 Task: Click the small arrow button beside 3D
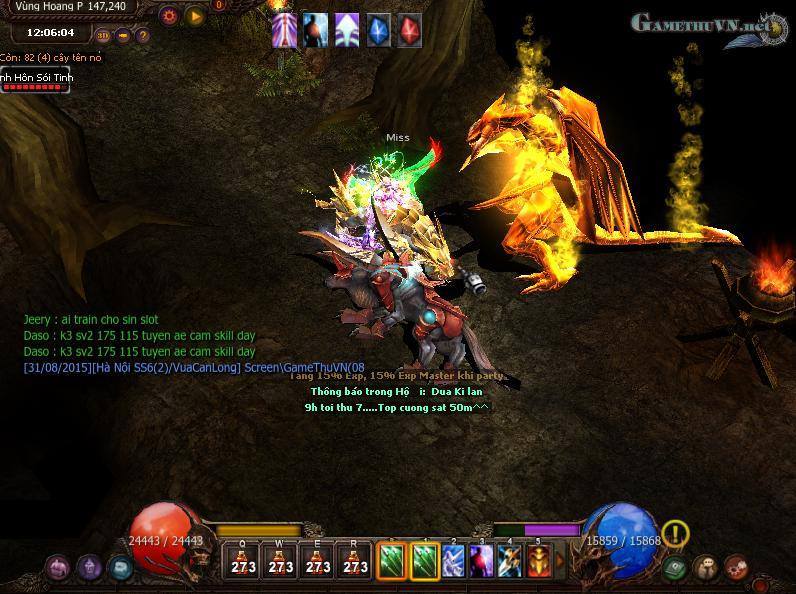pos(123,35)
